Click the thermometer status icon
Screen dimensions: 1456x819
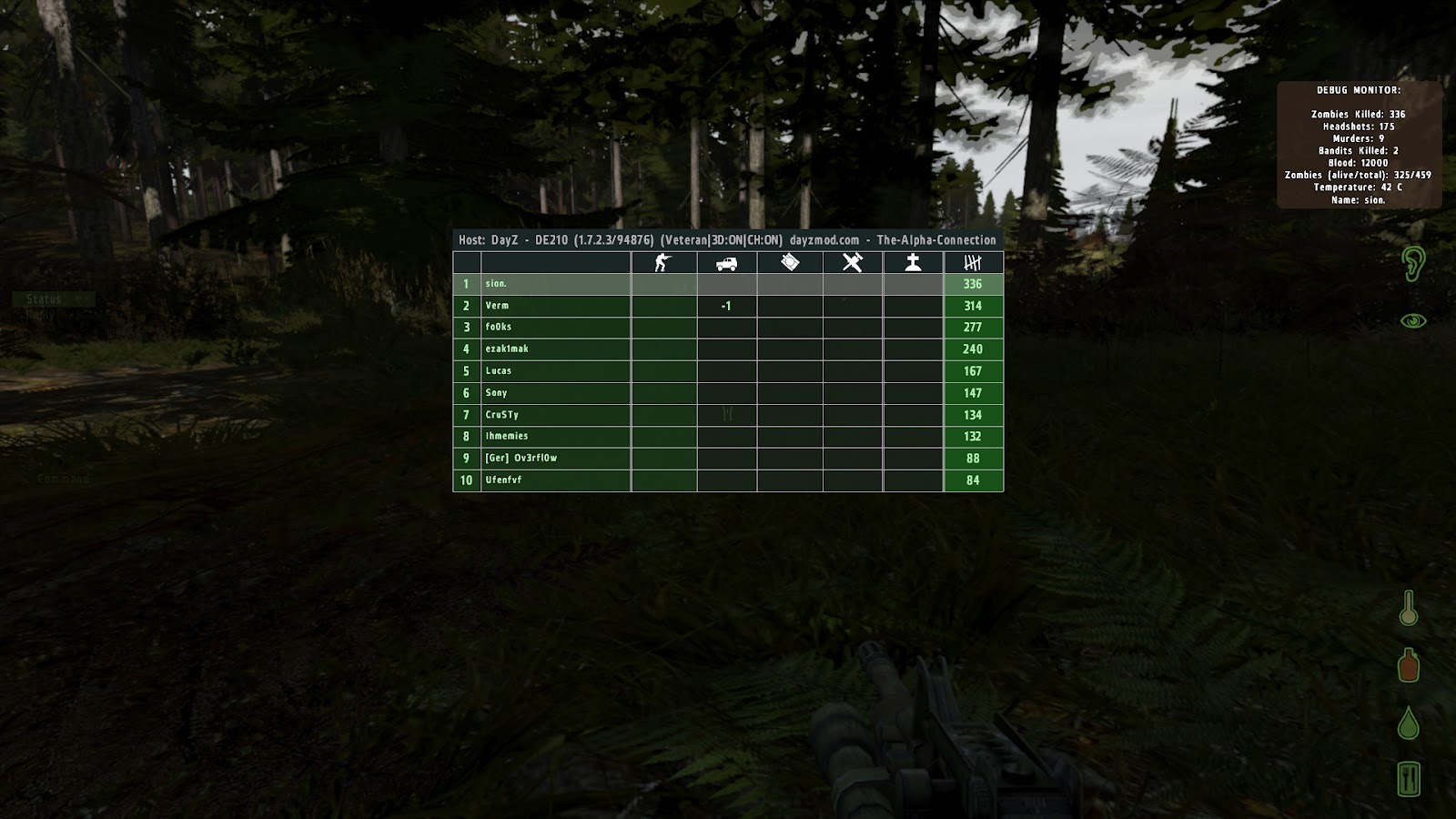tap(1406, 611)
